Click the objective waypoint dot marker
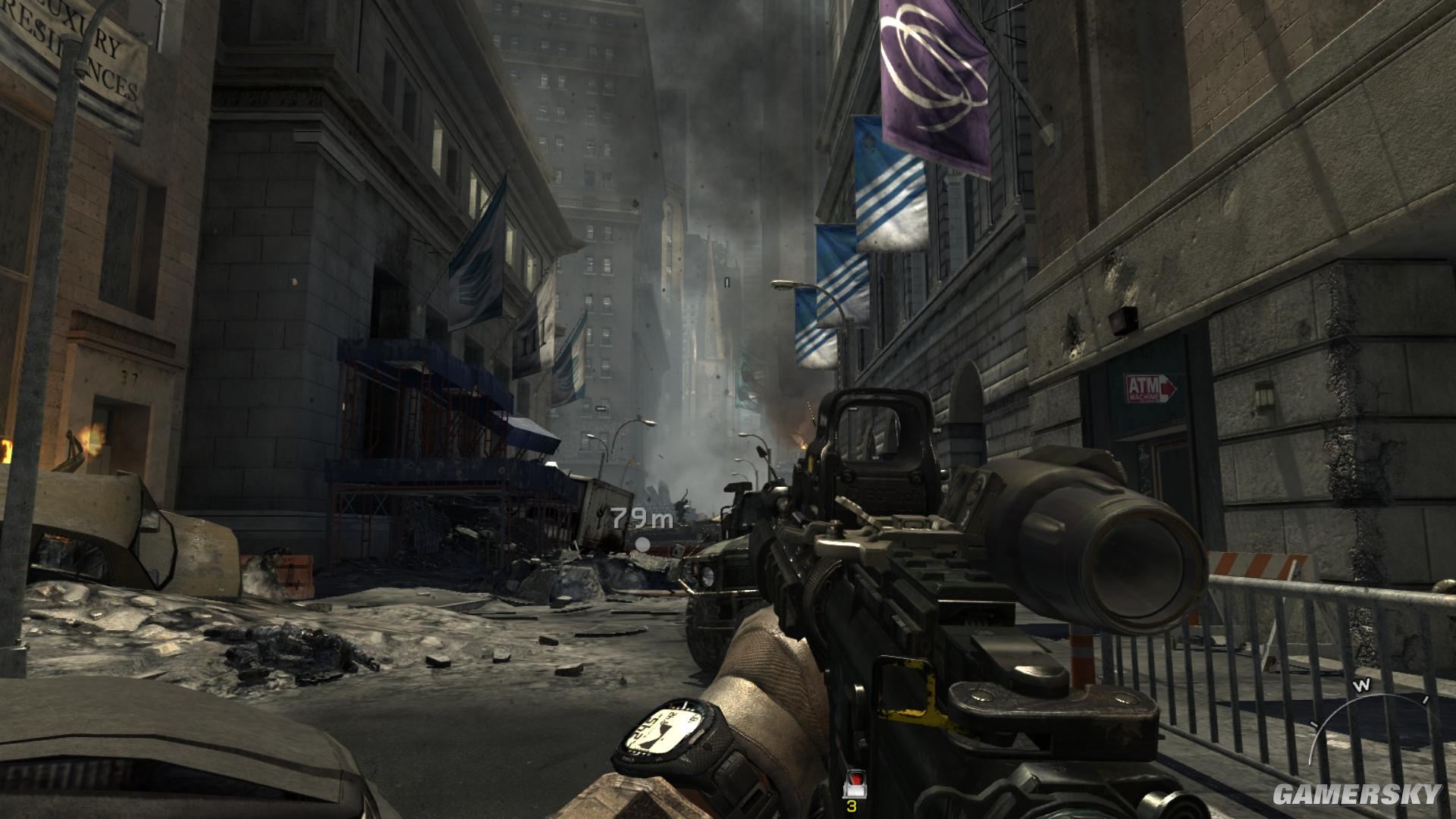This screenshot has width=1456, height=819. click(642, 543)
